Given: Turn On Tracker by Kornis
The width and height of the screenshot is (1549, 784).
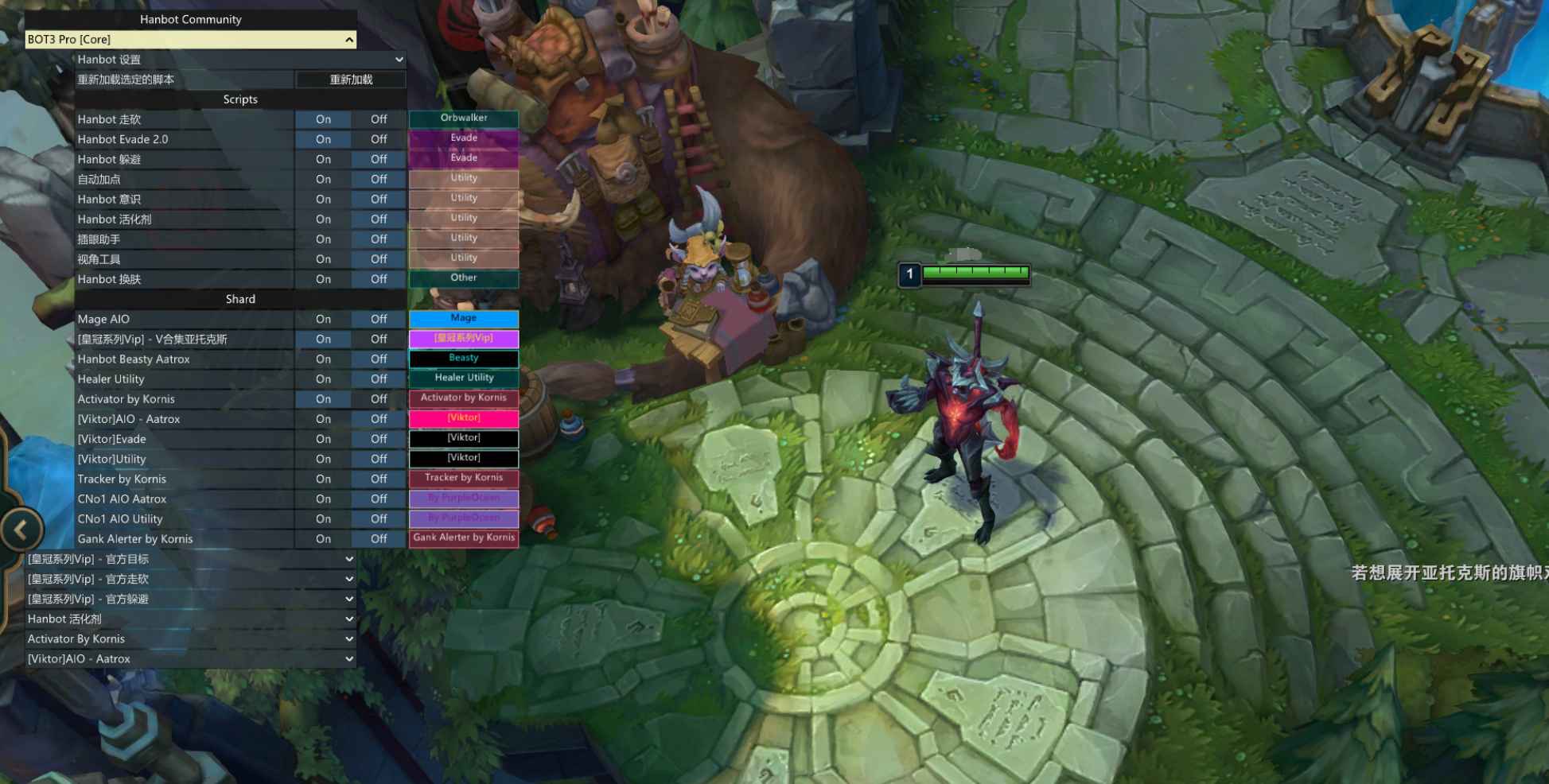Looking at the screenshot, I should point(323,479).
